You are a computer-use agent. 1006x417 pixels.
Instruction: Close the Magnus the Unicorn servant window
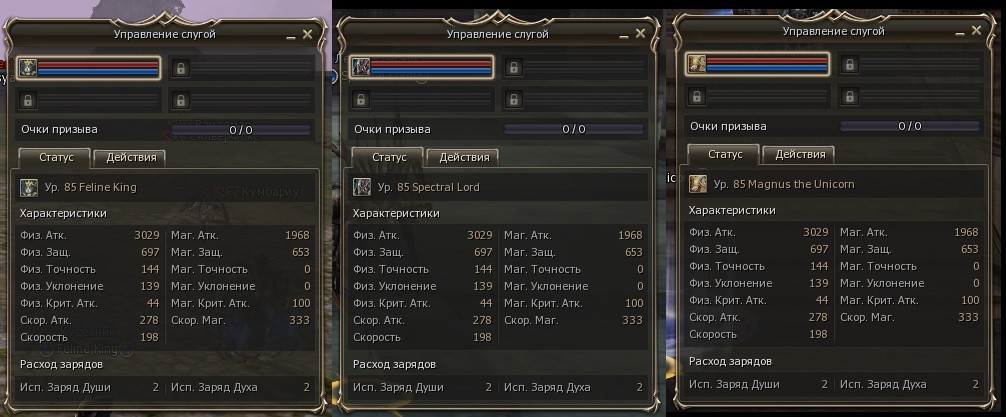(x=976, y=31)
